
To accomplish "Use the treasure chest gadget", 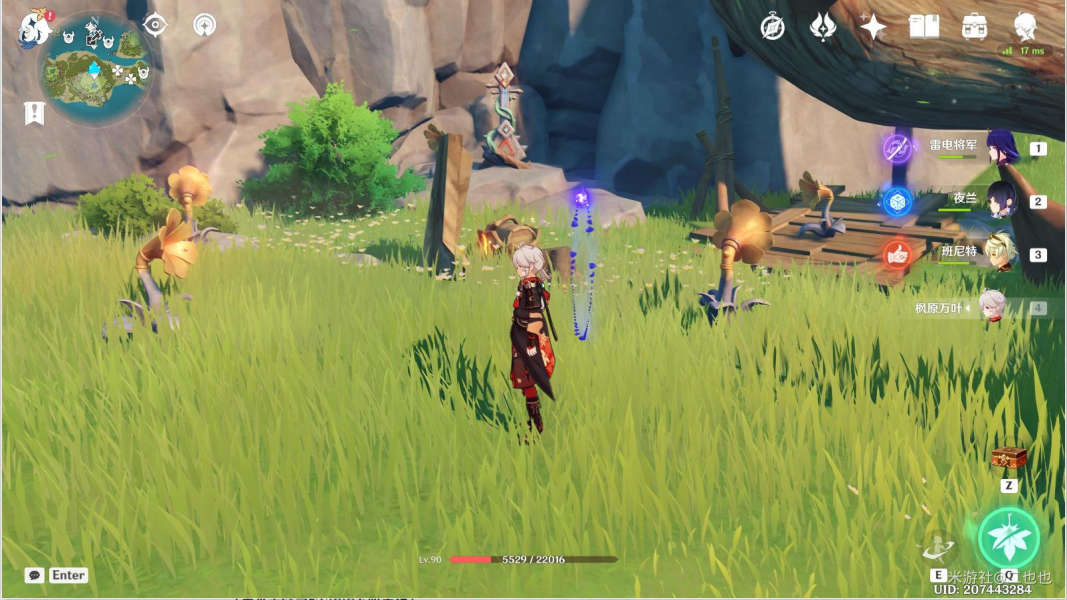I will click(1009, 459).
